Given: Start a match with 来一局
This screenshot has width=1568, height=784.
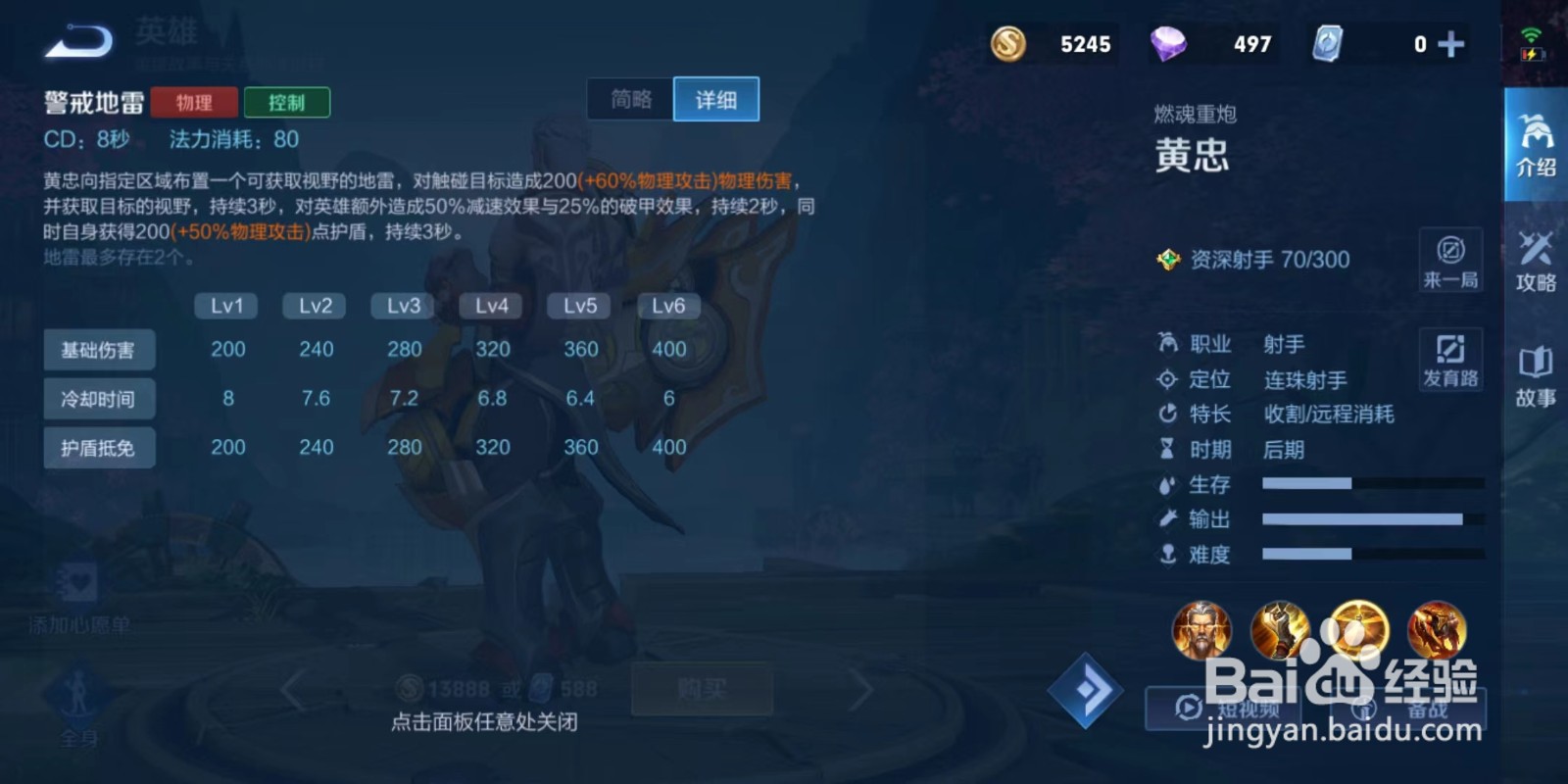Looking at the screenshot, I should pos(1449,258).
